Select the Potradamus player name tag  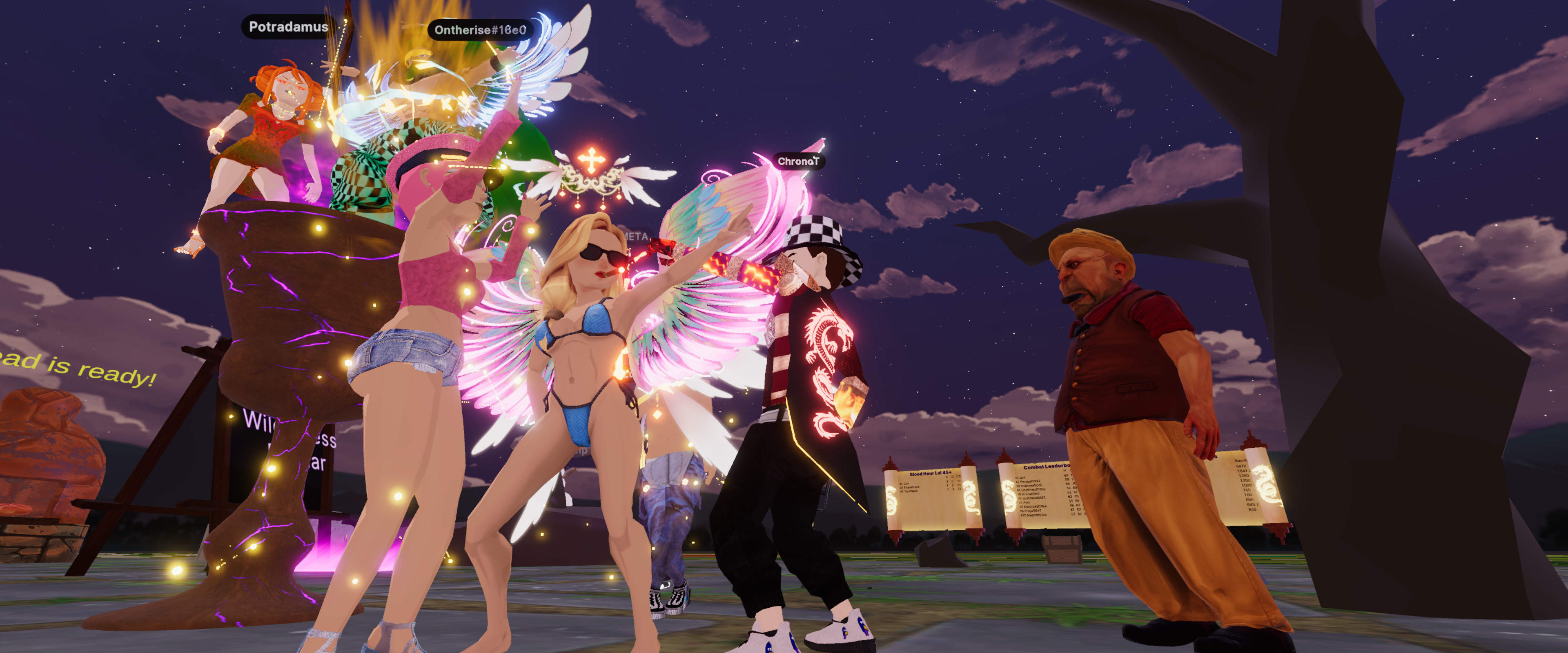coord(289,27)
